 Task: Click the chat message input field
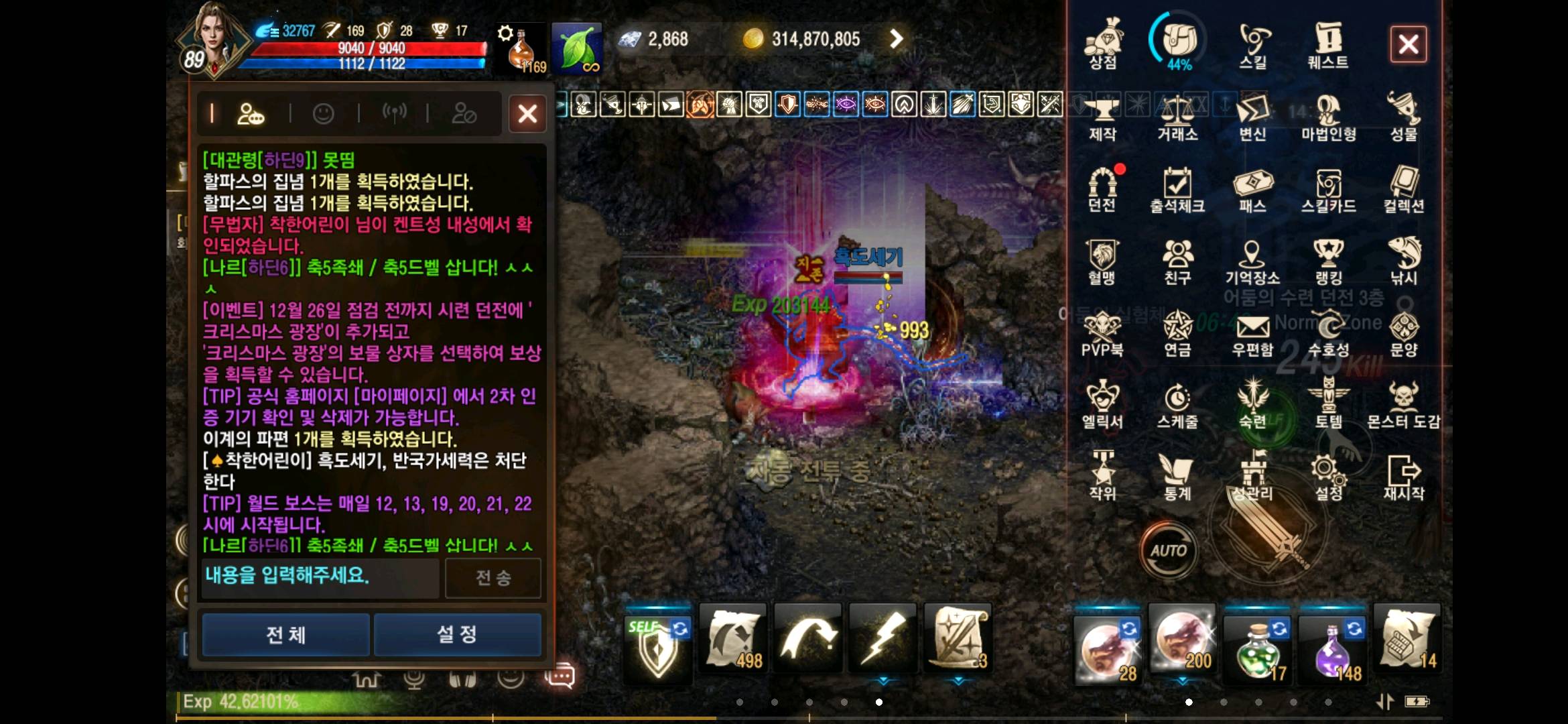[x=320, y=578]
